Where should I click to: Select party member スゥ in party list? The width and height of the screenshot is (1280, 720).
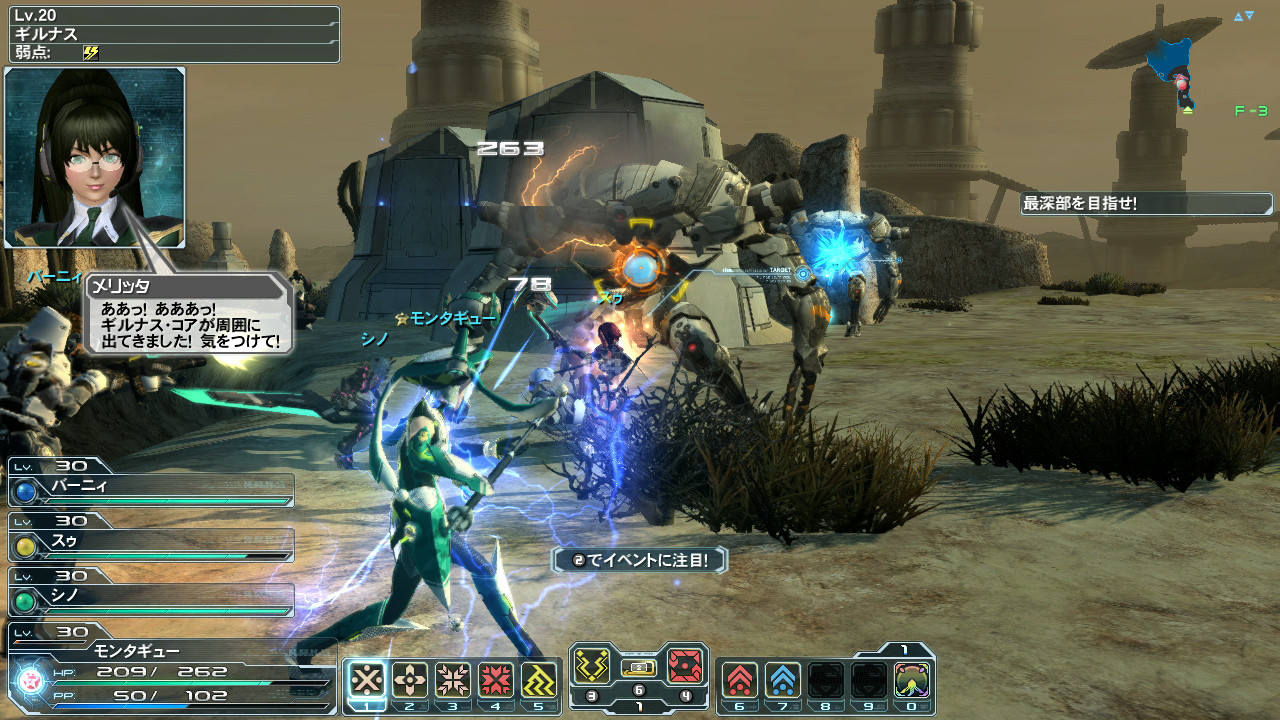pyautogui.click(x=152, y=545)
